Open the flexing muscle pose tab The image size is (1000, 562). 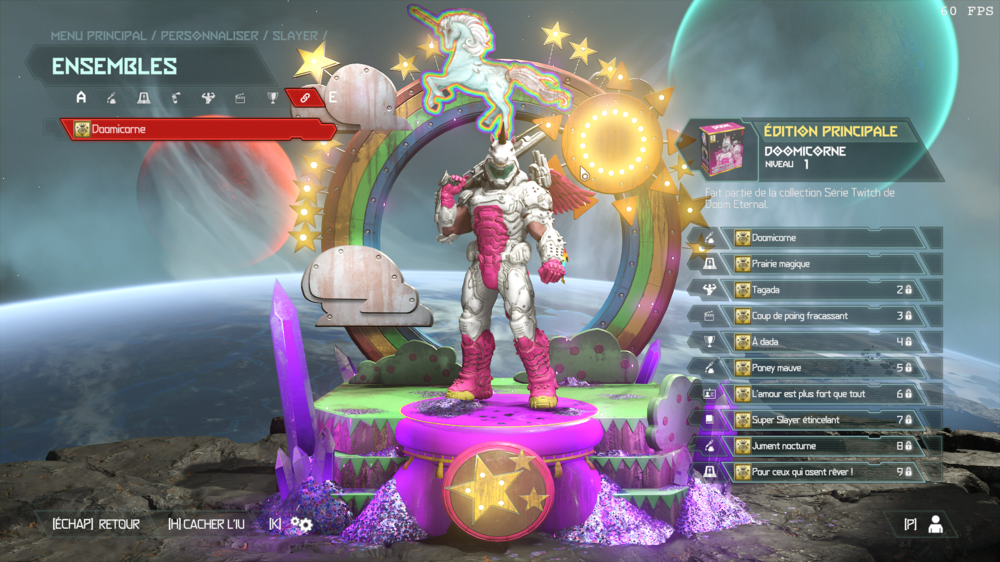click(208, 98)
